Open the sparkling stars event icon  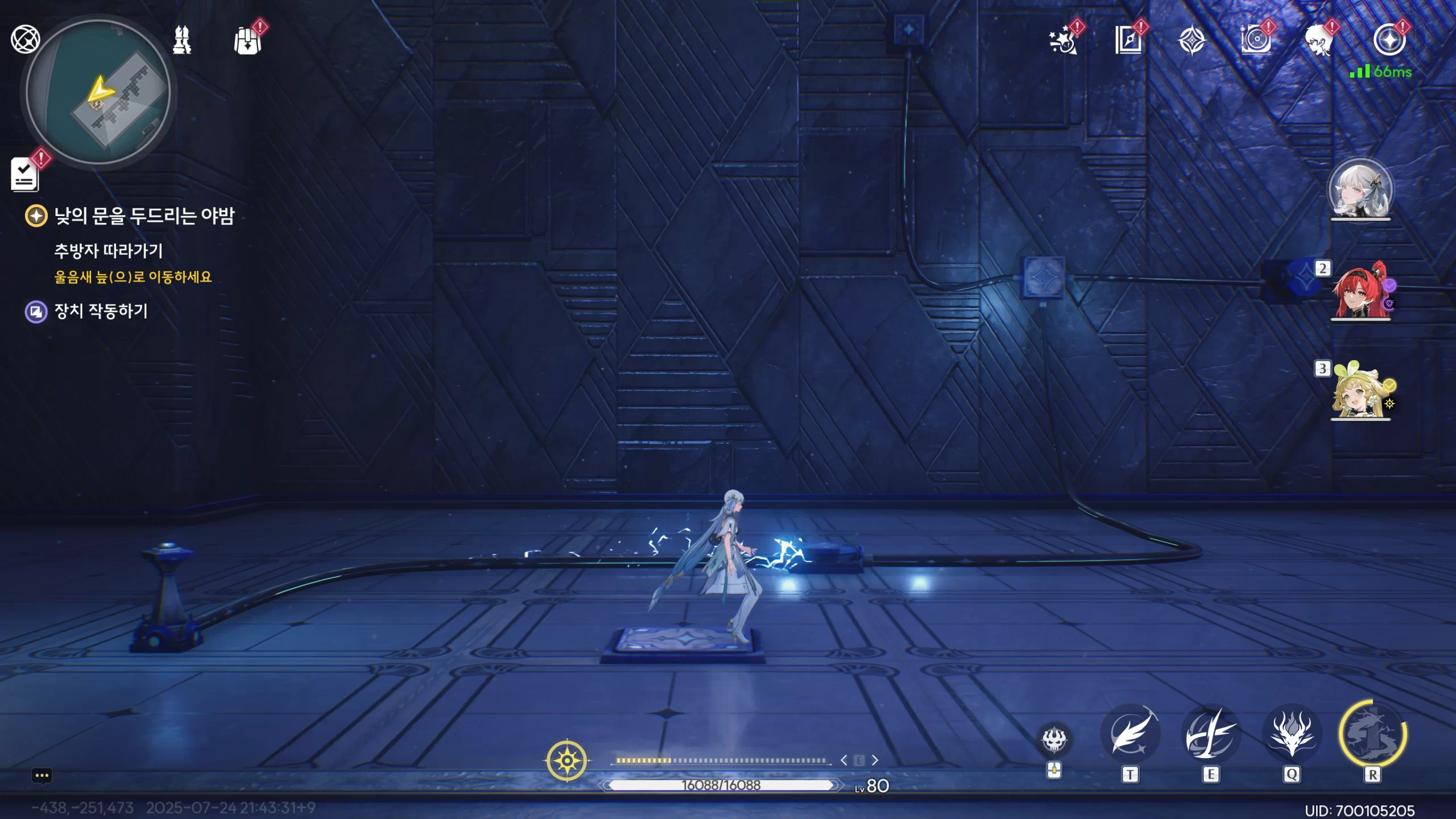click(x=1063, y=40)
